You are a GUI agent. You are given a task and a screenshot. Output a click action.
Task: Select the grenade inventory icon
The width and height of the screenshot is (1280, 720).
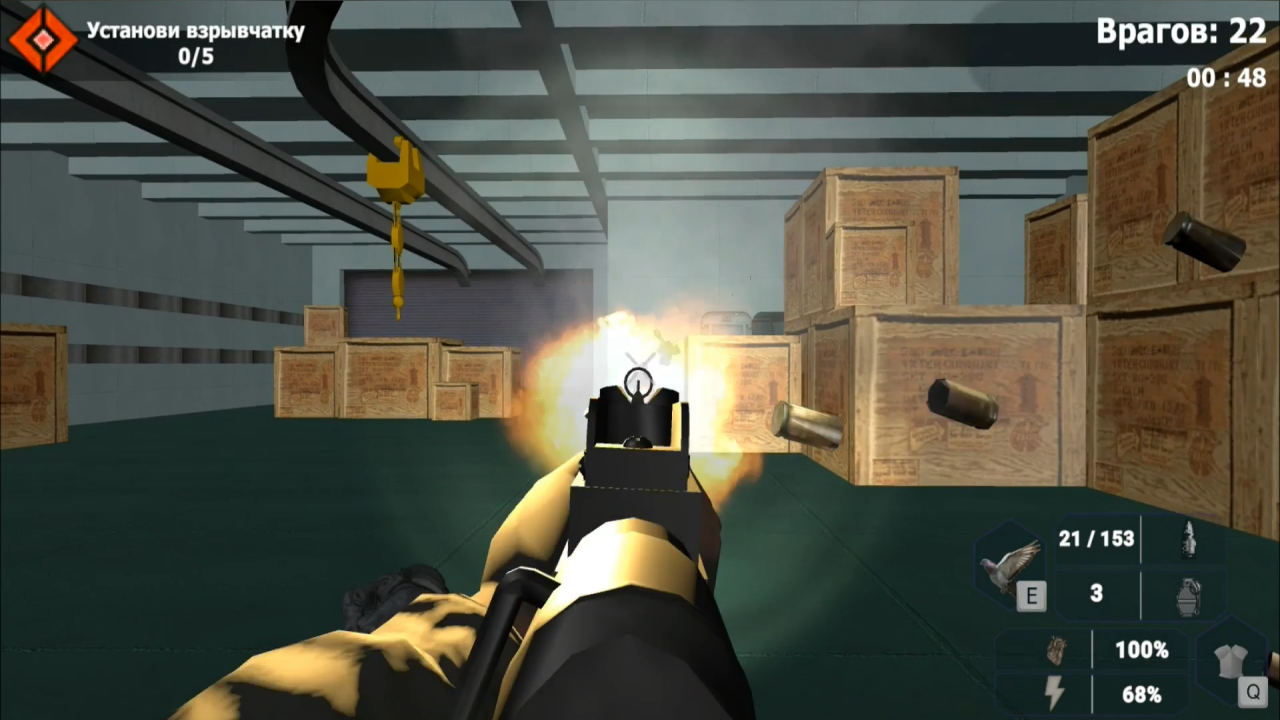point(1186,594)
